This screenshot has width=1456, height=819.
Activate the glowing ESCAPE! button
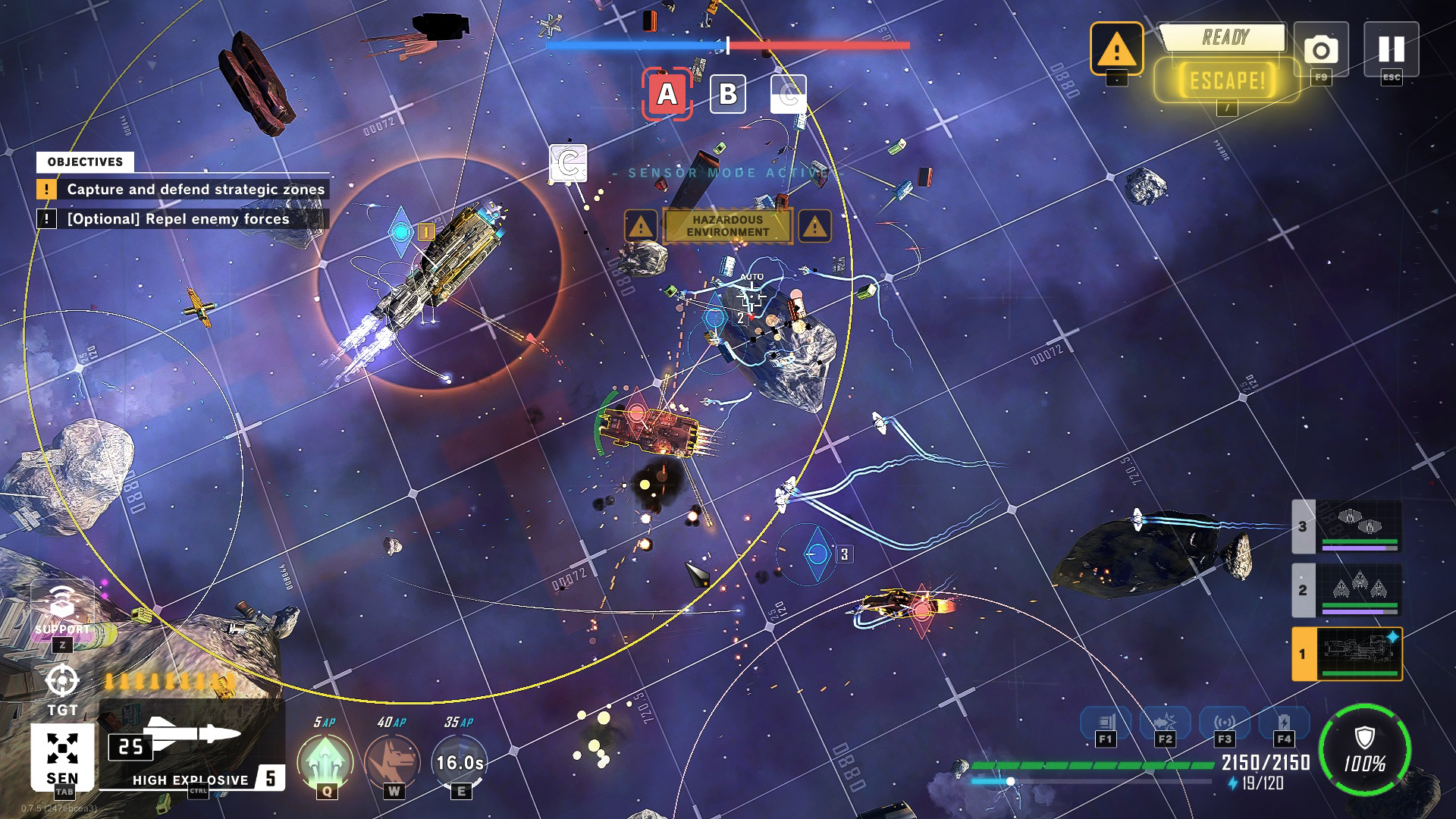[x=1226, y=80]
